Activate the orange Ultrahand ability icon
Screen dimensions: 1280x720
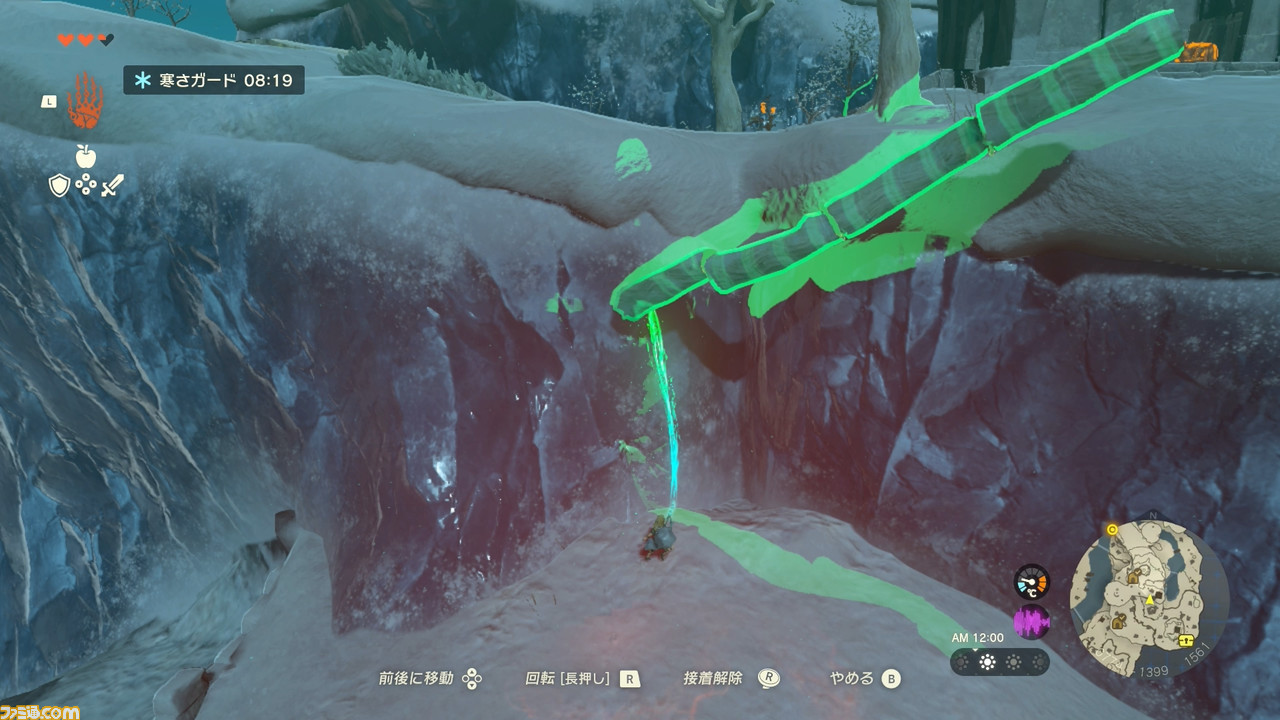coord(85,102)
